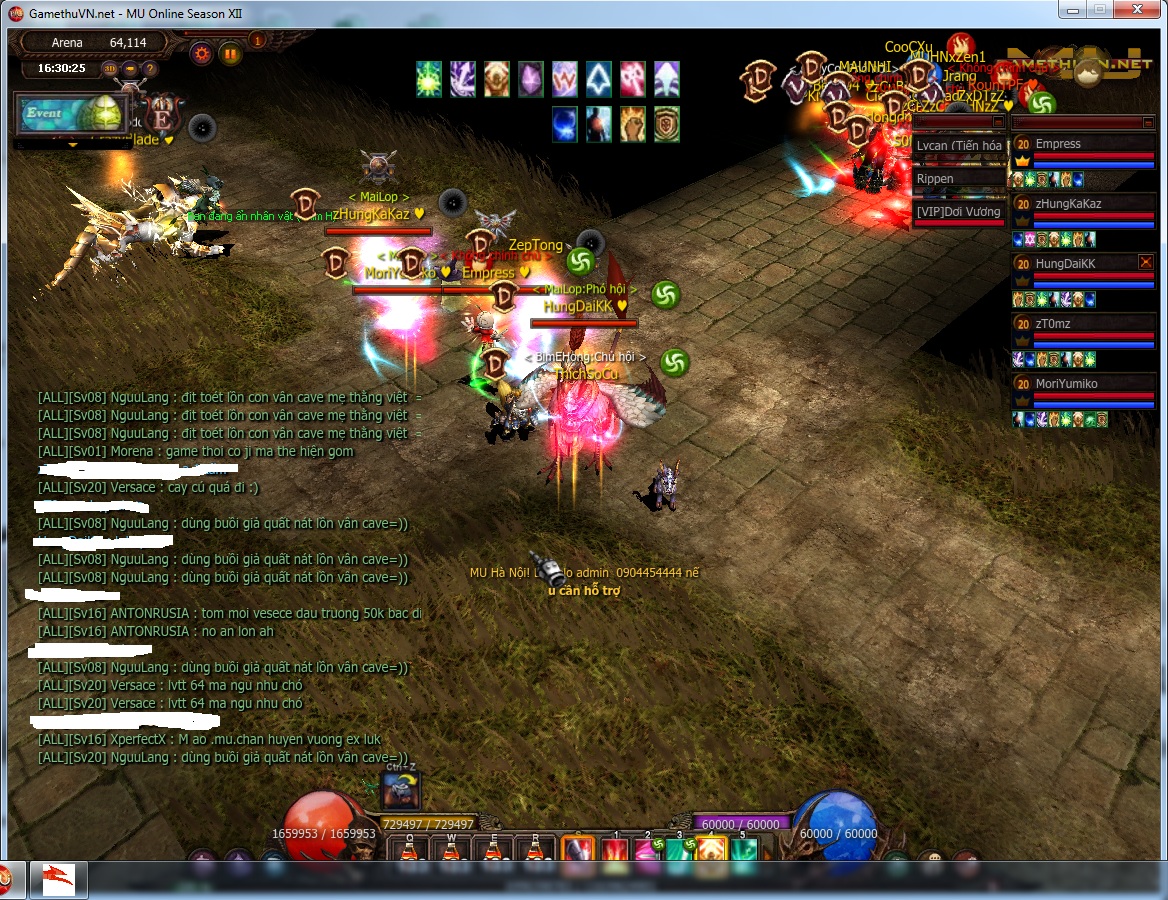Image resolution: width=1168 pixels, height=900 pixels.
Task: Activate the skill in hotbar slot 1
Action: [614, 851]
